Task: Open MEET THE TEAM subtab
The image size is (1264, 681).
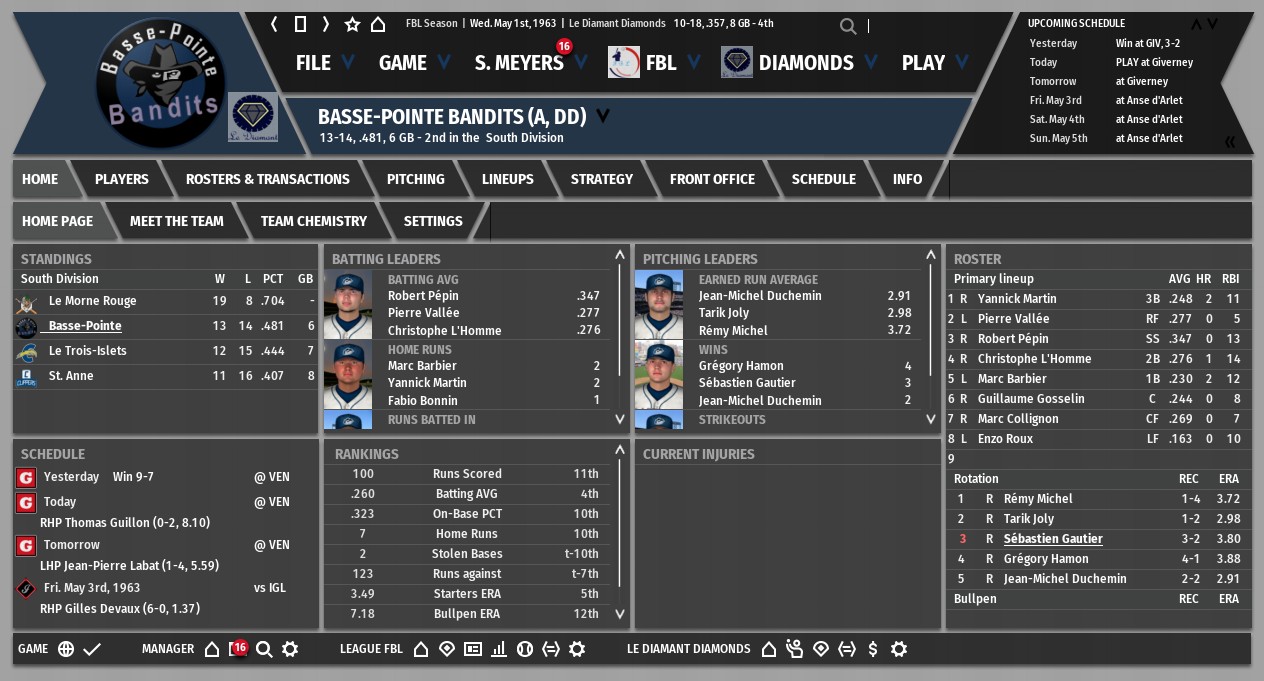Action: [177, 221]
